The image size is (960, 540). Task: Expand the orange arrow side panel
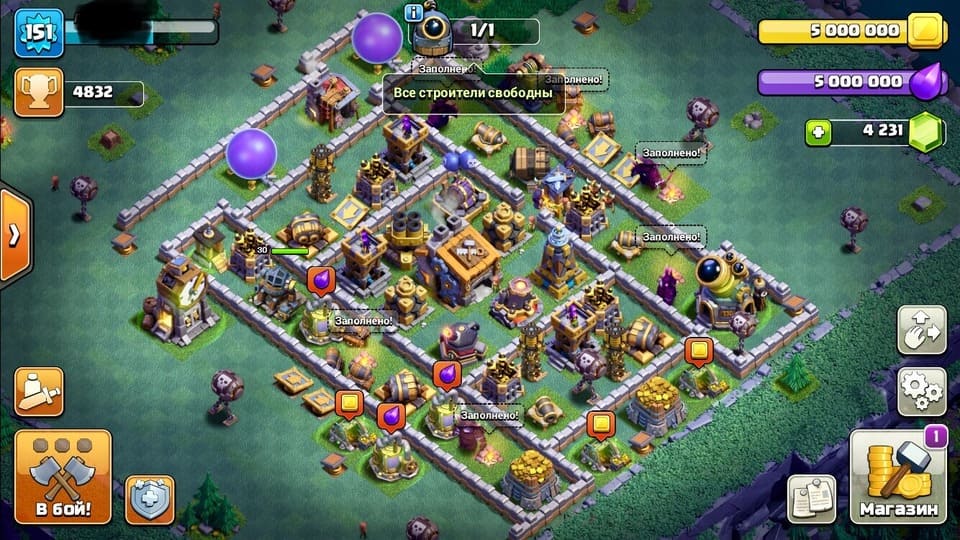coord(14,235)
